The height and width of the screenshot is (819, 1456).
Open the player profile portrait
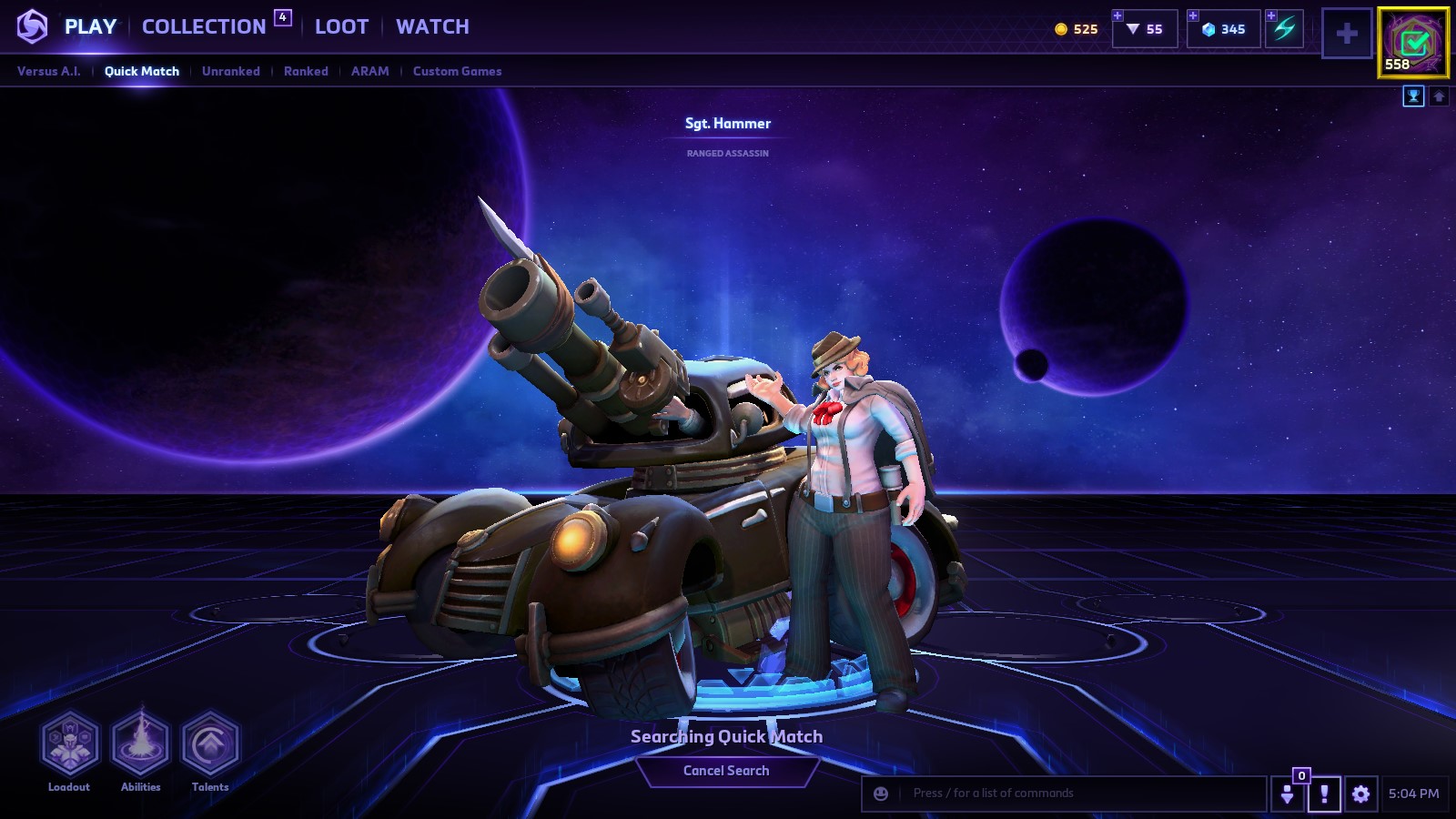1413,42
